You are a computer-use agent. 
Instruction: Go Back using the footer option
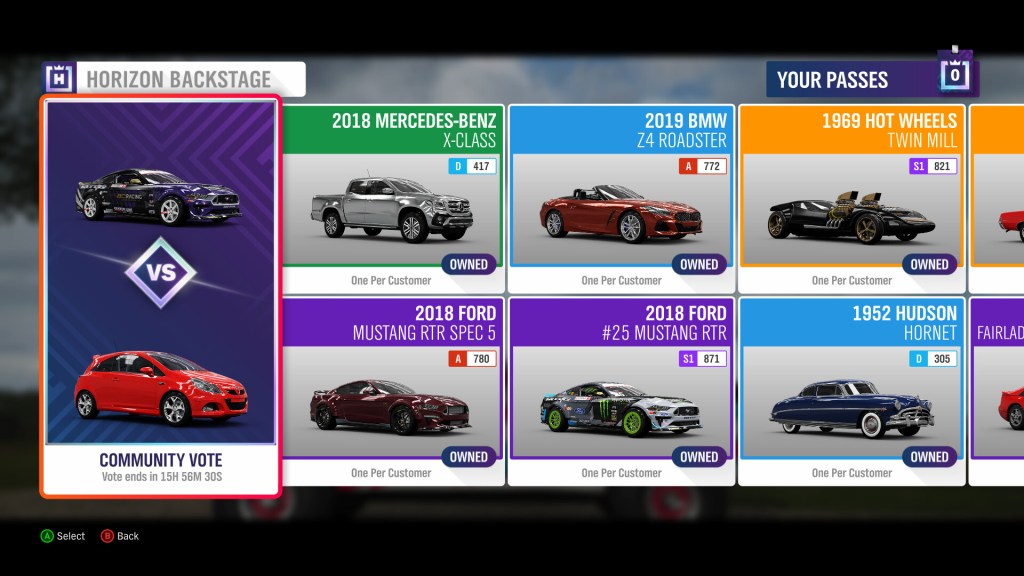[120, 536]
